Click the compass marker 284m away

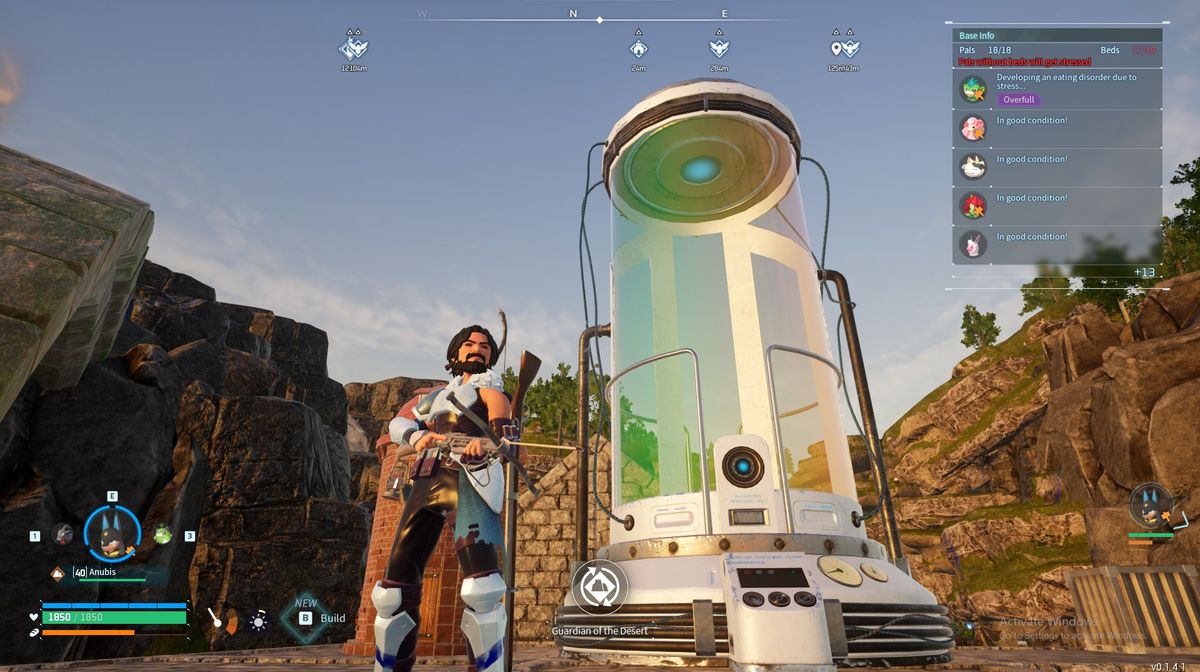point(719,48)
